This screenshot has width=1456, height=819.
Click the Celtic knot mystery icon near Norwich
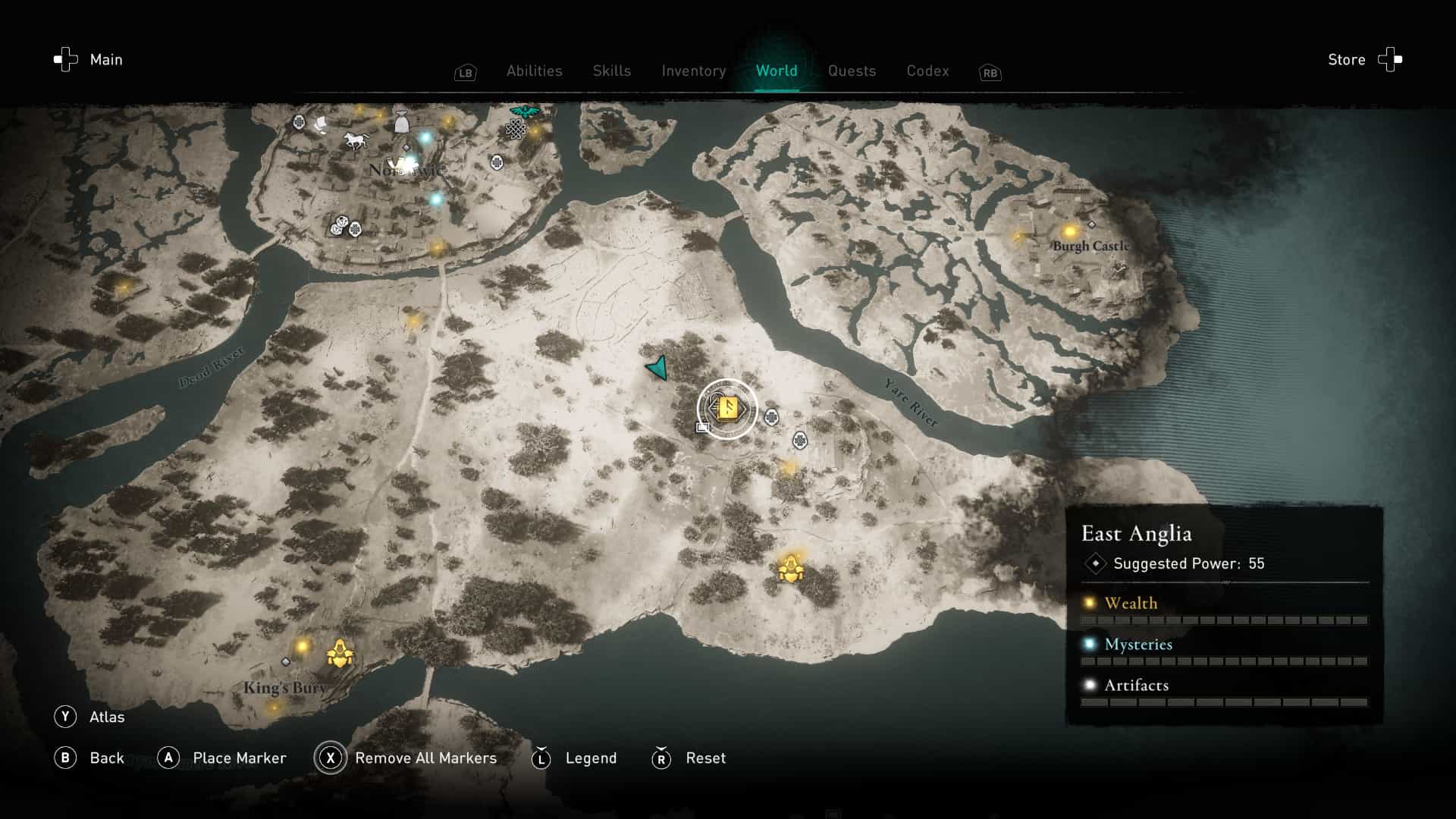click(516, 129)
